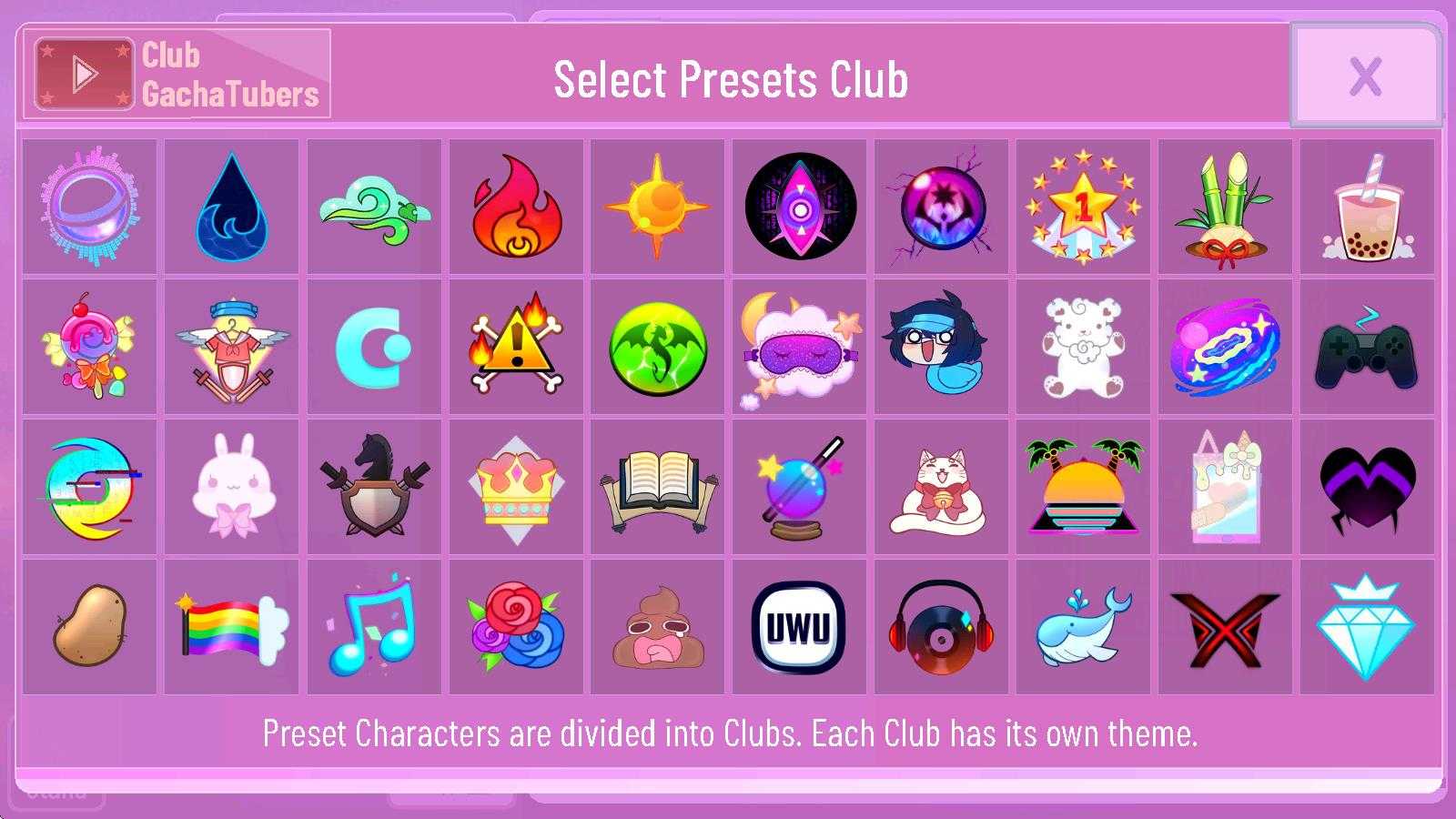Pick the UWU badge club
The width and height of the screenshot is (1456, 819).
799,627
